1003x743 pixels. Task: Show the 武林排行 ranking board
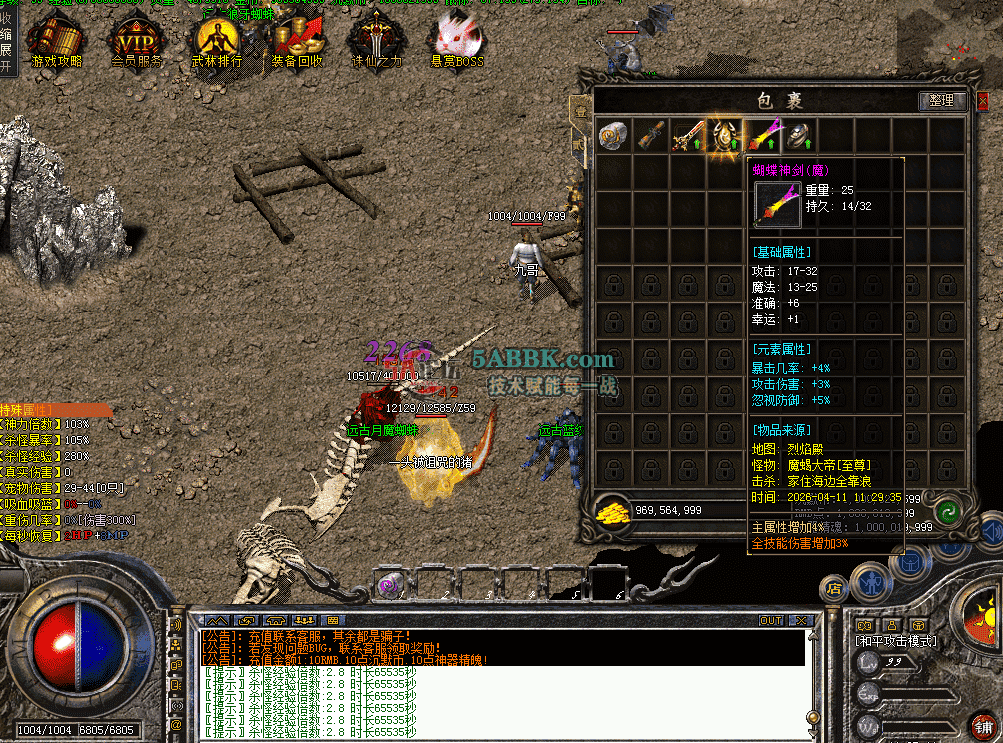216,42
